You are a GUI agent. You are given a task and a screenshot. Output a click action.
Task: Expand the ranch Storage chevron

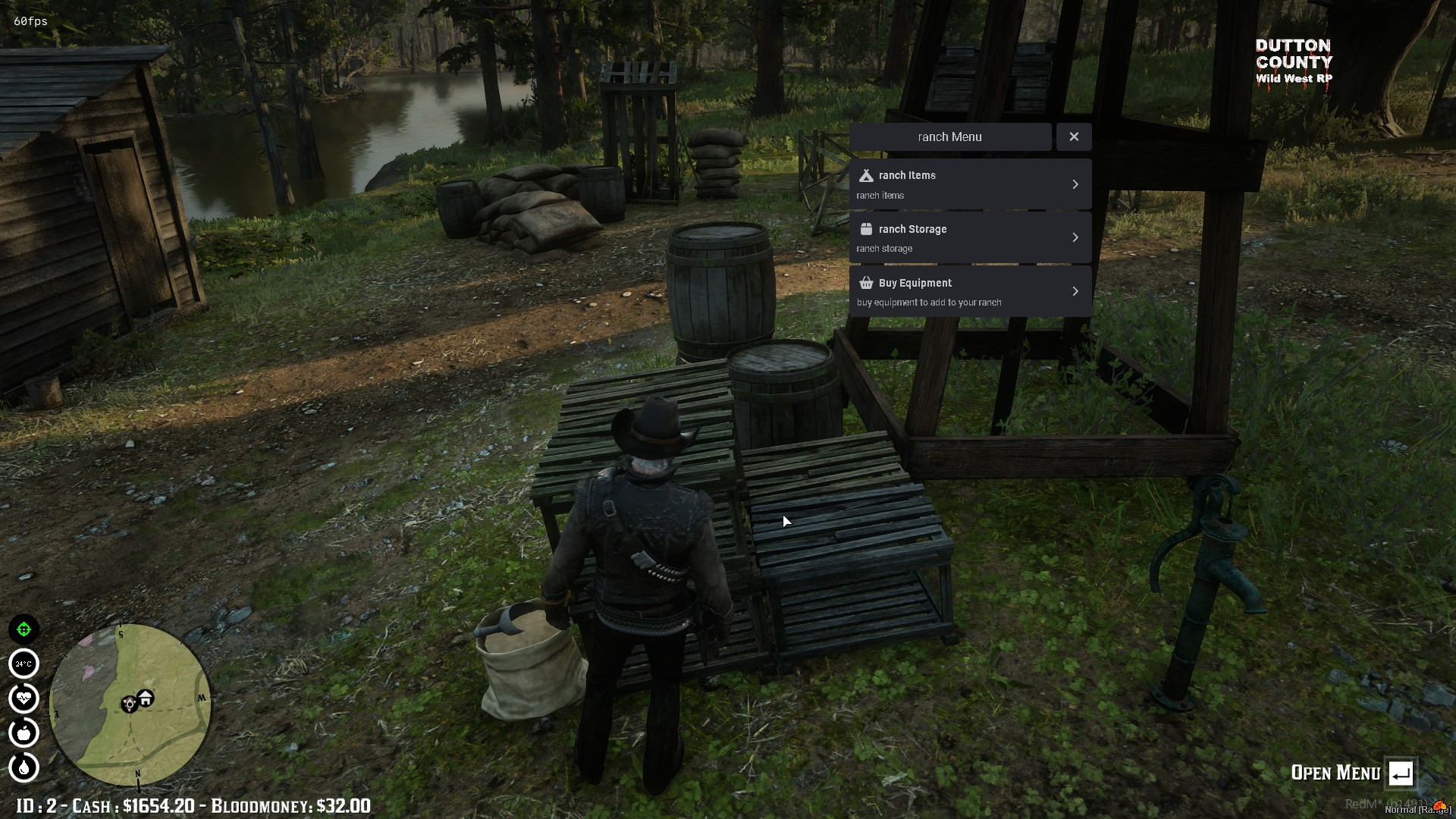pyautogui.click(x=1075, y=237)
